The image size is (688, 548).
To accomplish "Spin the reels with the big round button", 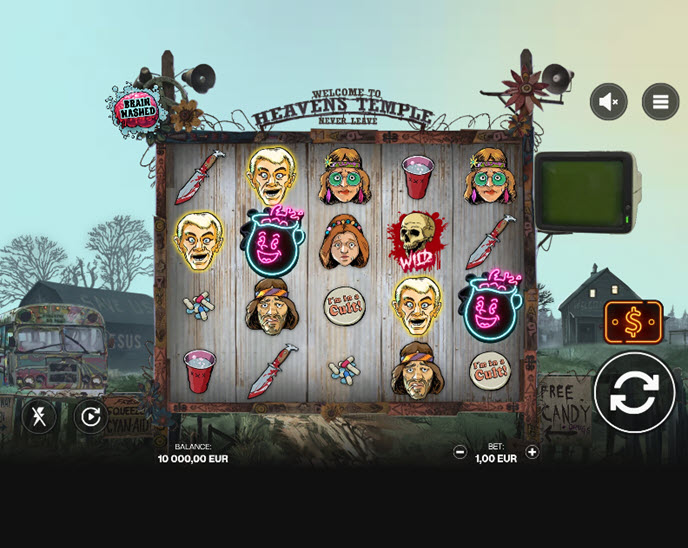I will 634,392.
